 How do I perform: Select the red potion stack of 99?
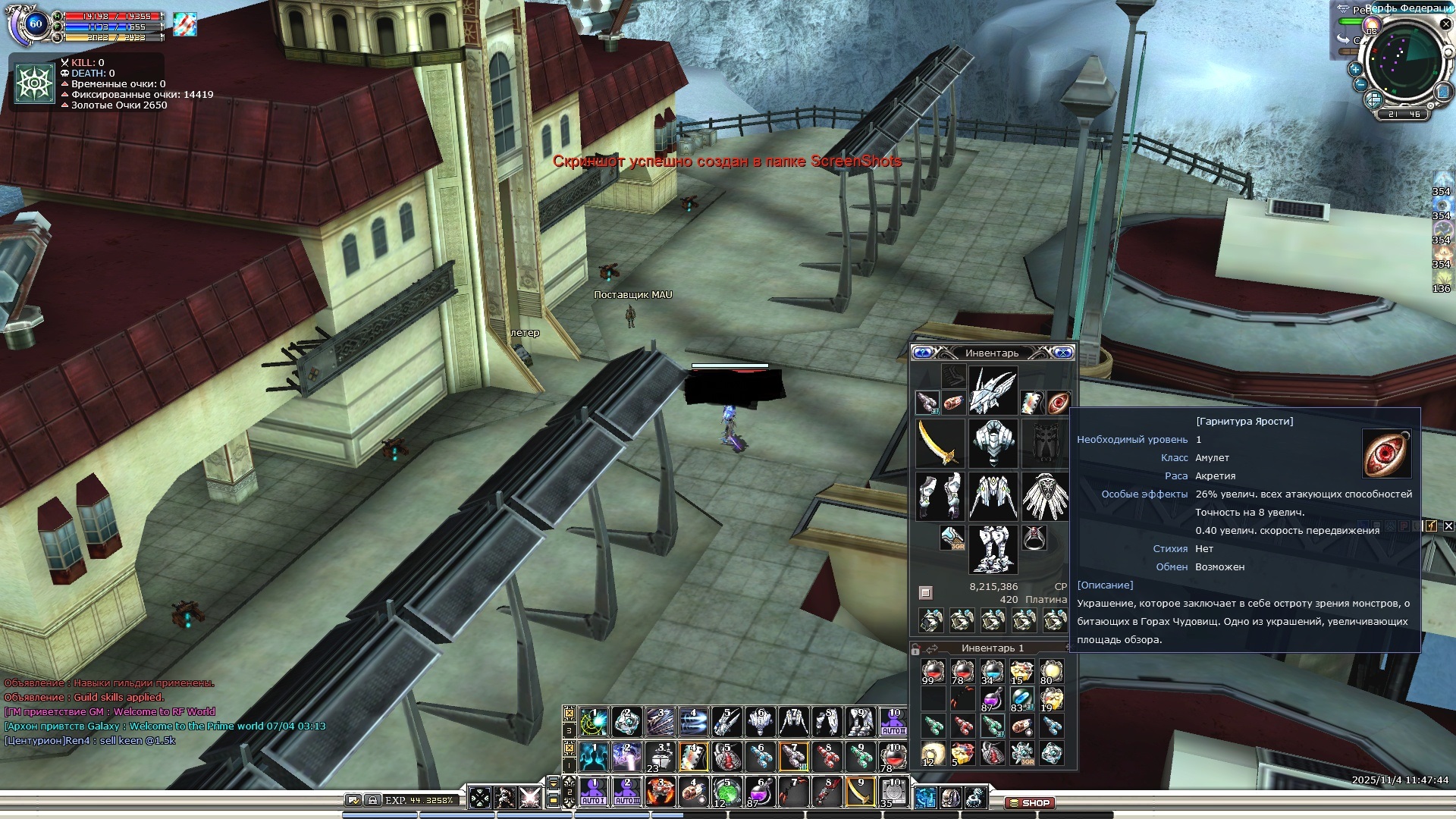click(x=933, y=671)
